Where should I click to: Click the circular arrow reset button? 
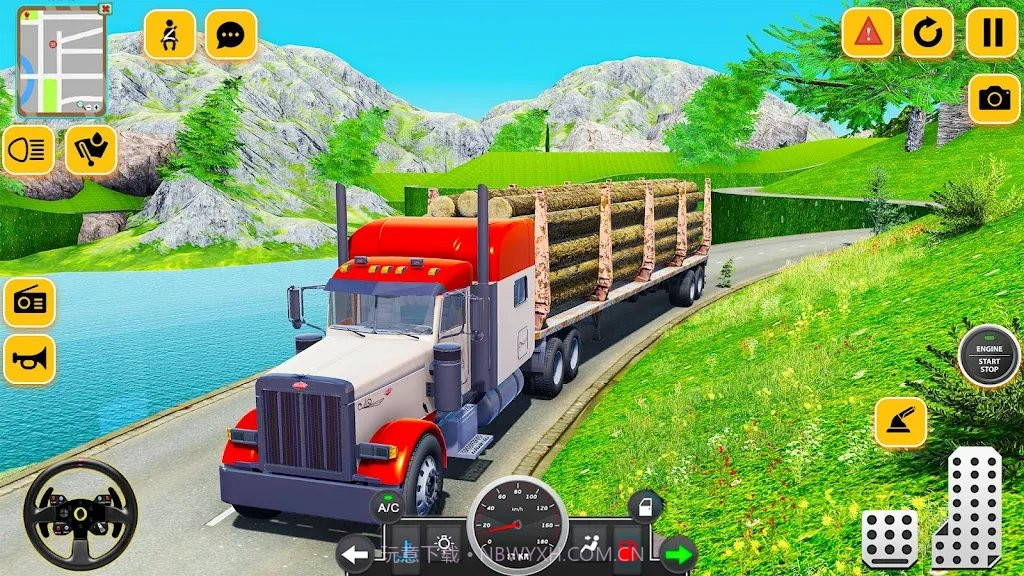tap(928, 34)
